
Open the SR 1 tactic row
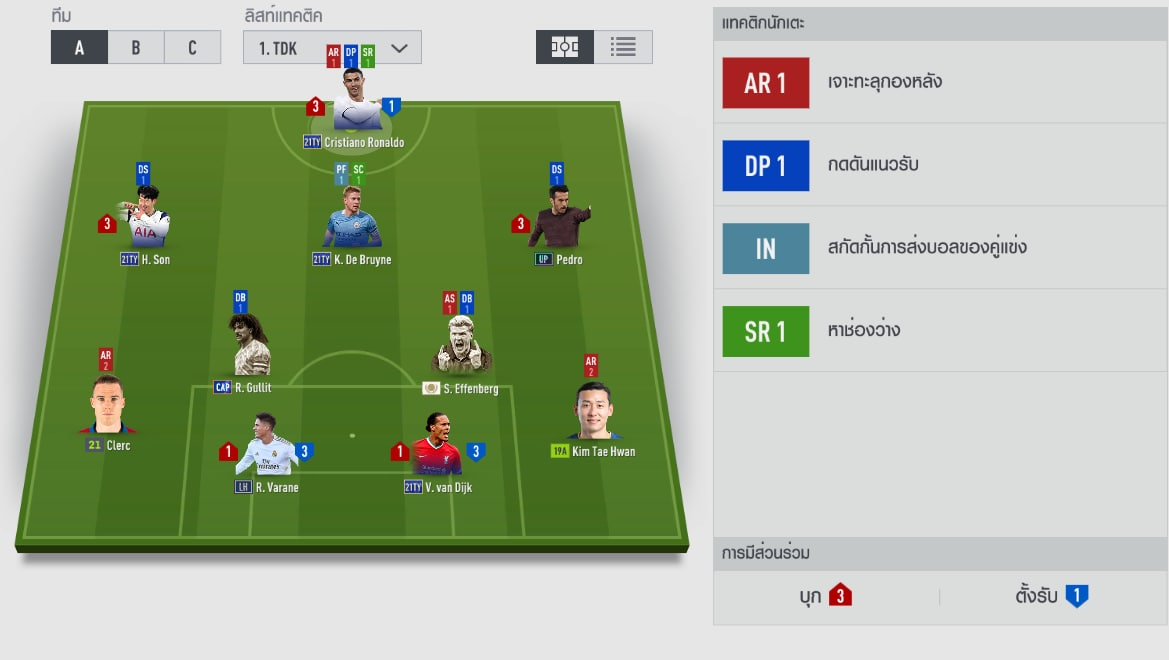940,331
